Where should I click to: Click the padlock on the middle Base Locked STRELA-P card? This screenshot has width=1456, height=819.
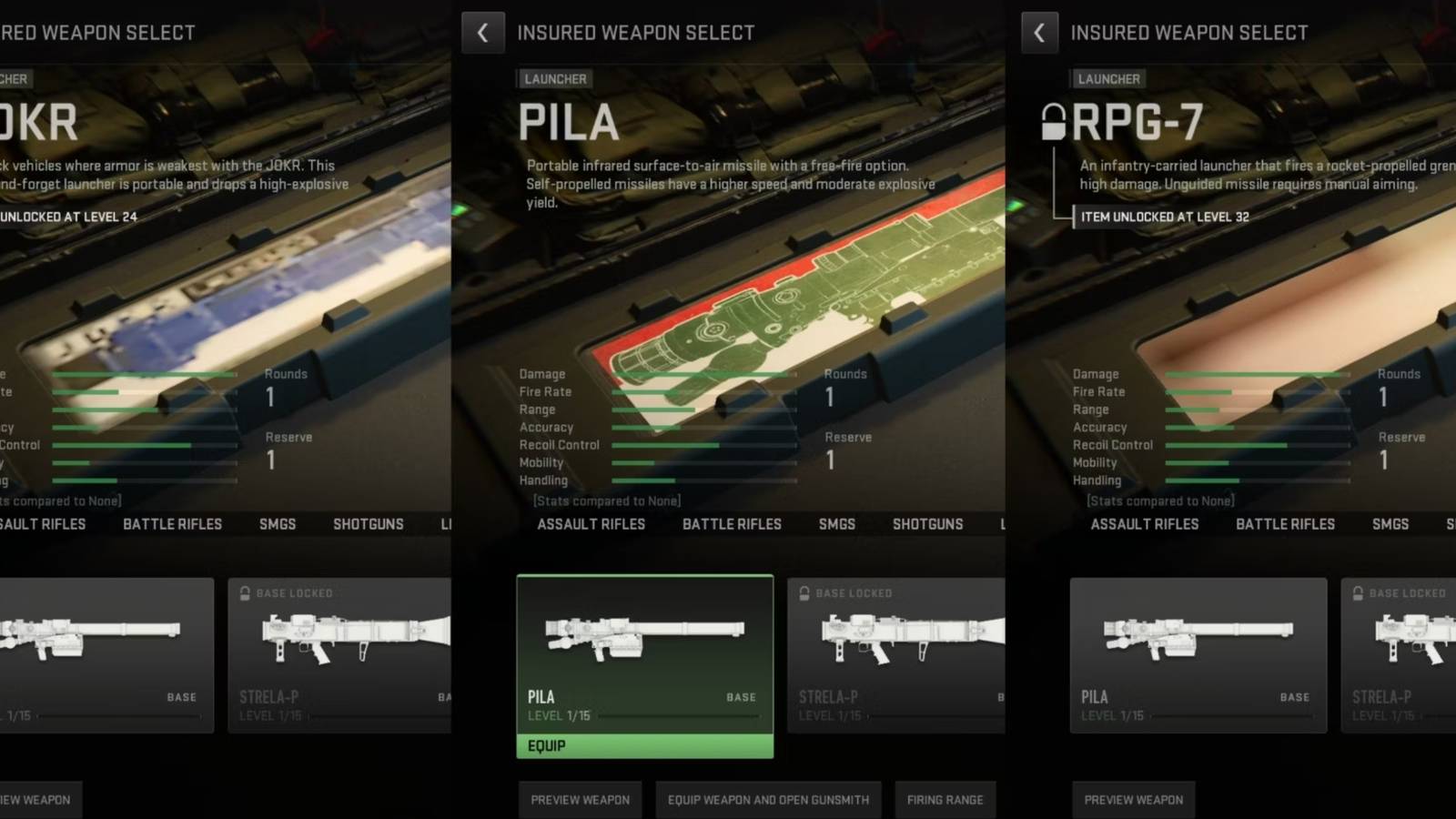[x=804, y=592]
